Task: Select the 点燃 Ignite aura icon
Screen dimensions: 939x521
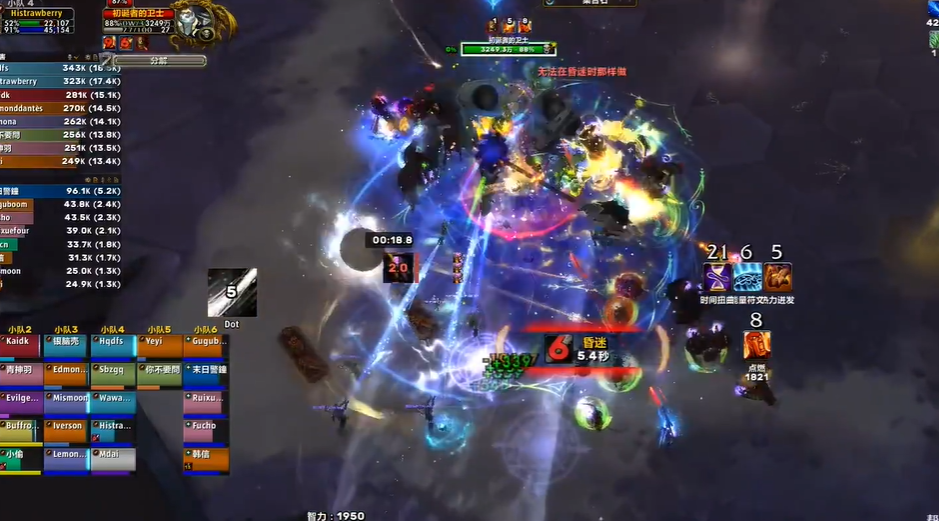Action: tap(756, 345)
